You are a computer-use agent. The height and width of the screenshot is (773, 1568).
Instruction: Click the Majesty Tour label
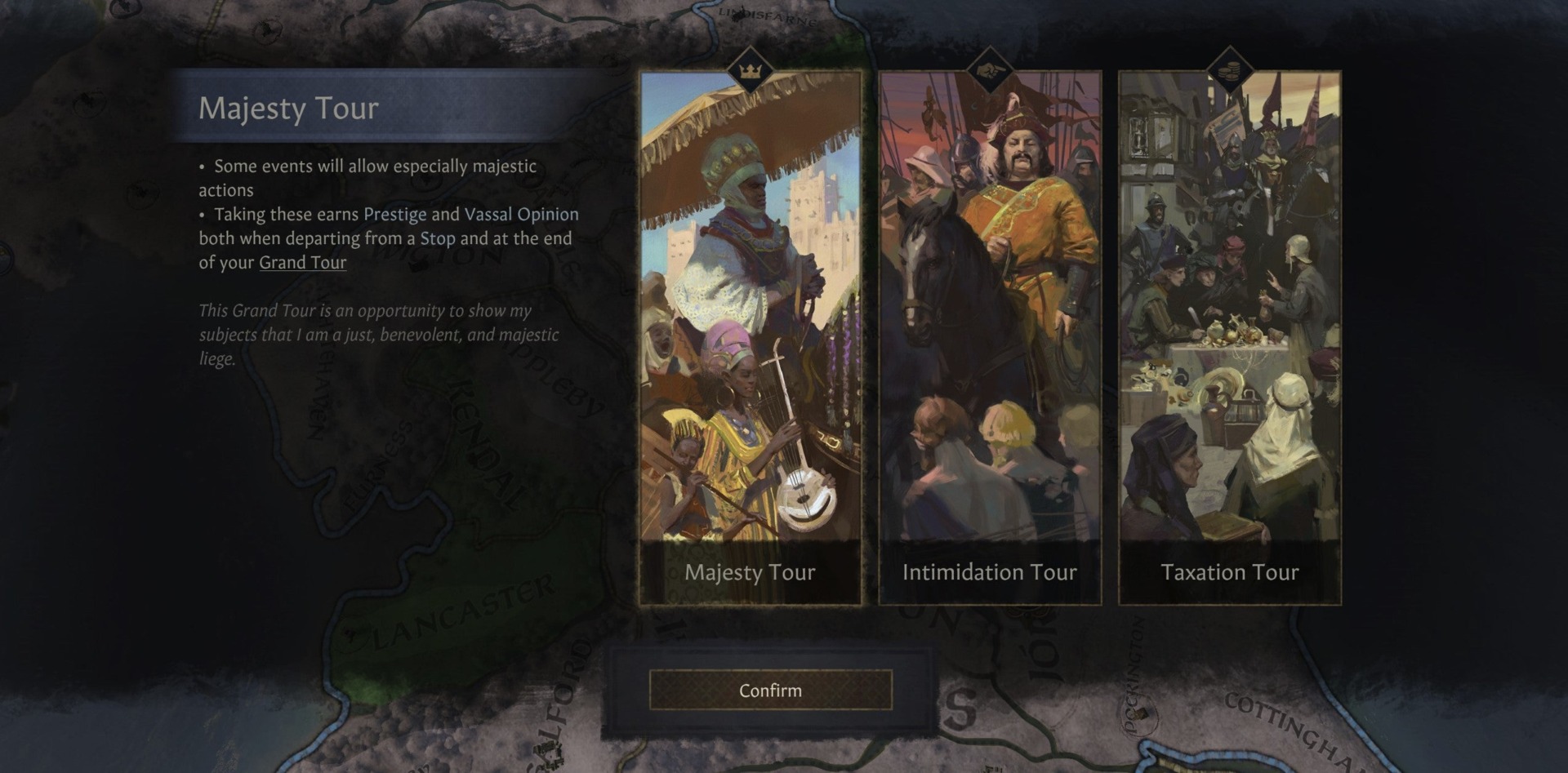point(750,573)
